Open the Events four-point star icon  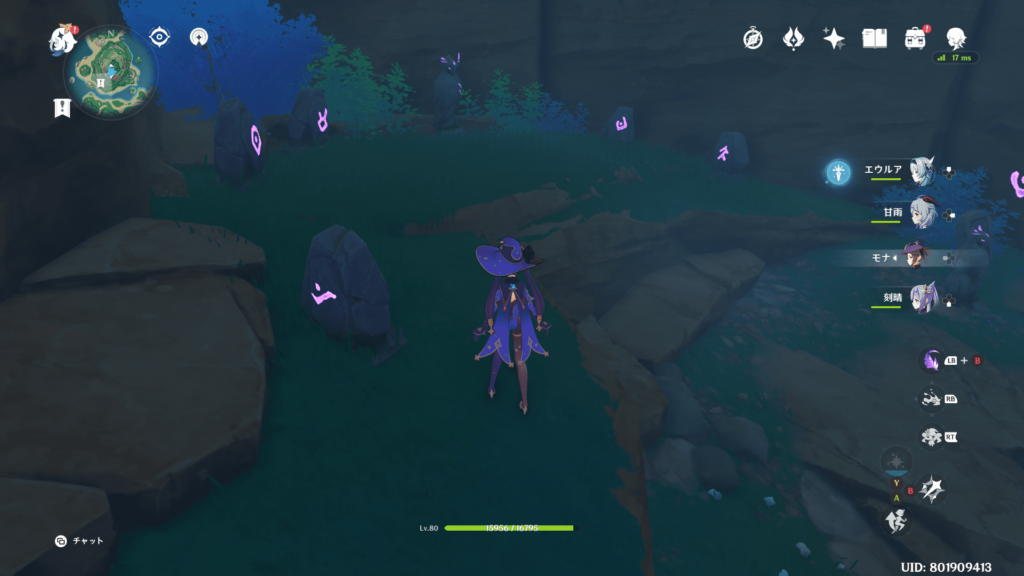click(x=834, y=38)
